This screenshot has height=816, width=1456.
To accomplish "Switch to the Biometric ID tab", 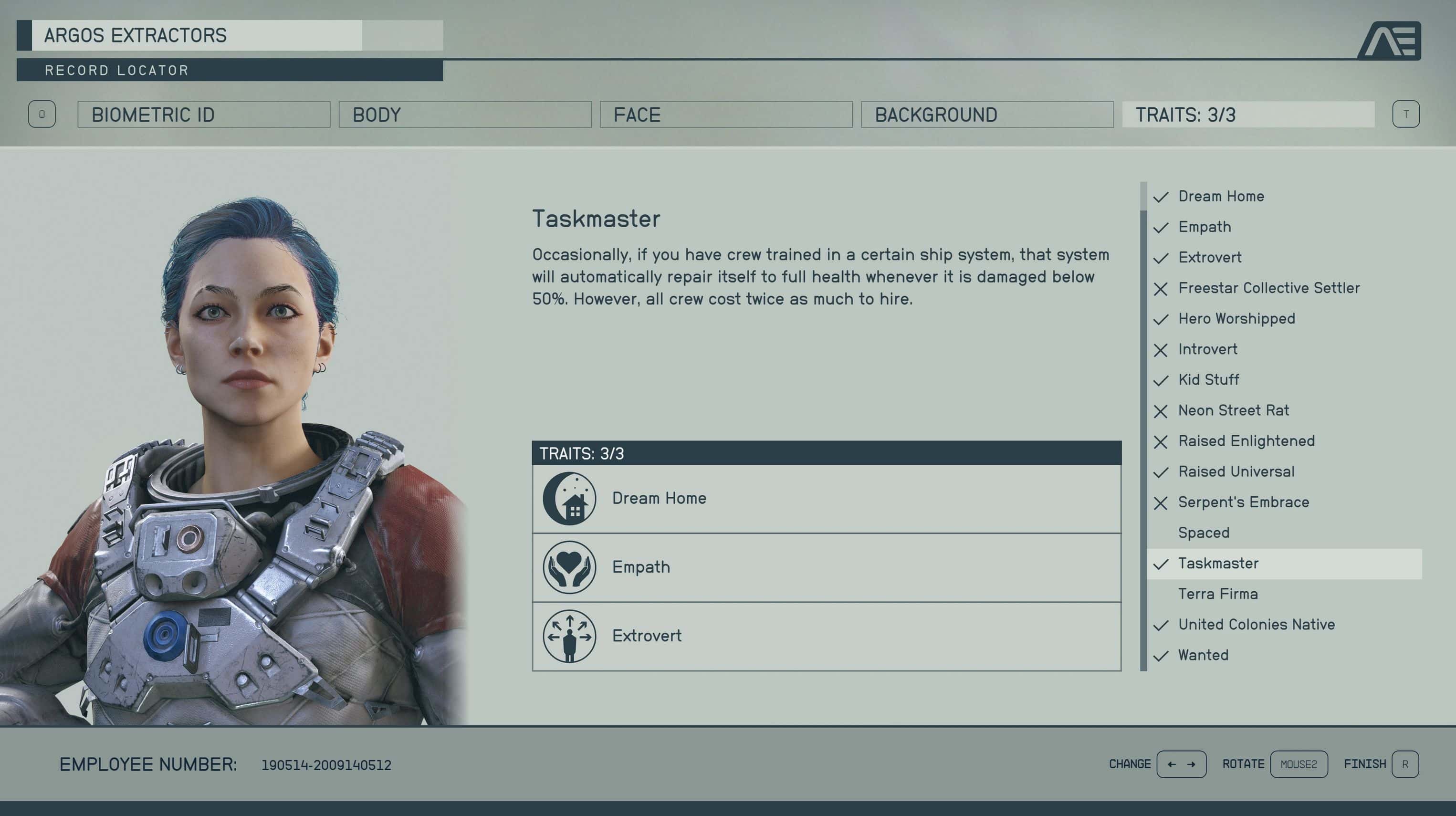I will (x=203, y=115).
